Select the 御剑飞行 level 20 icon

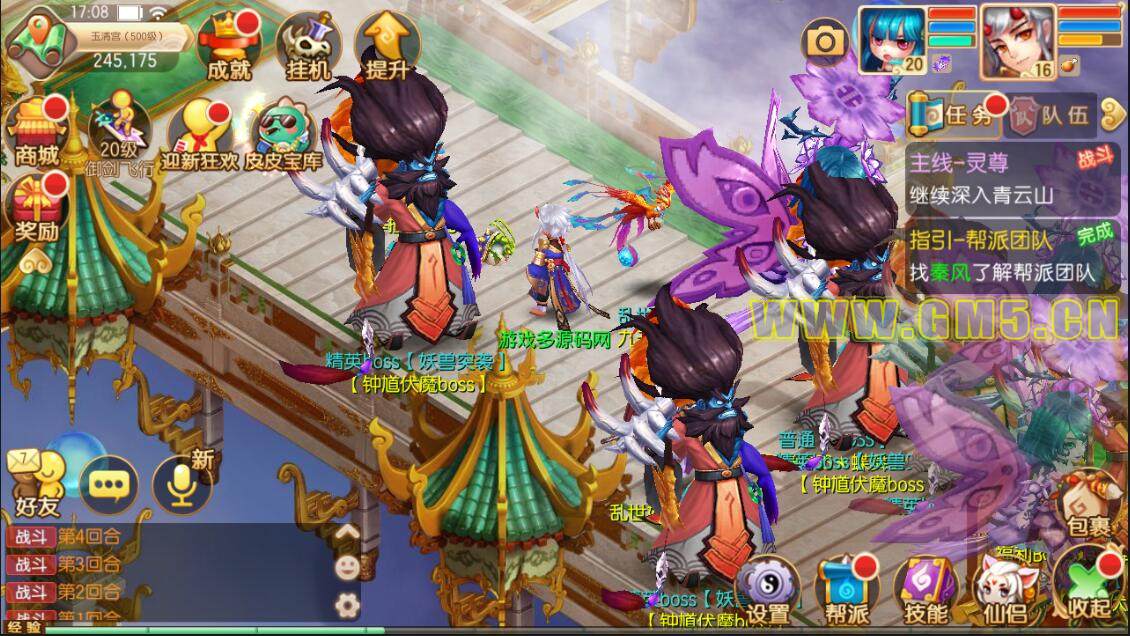[119, 135]
